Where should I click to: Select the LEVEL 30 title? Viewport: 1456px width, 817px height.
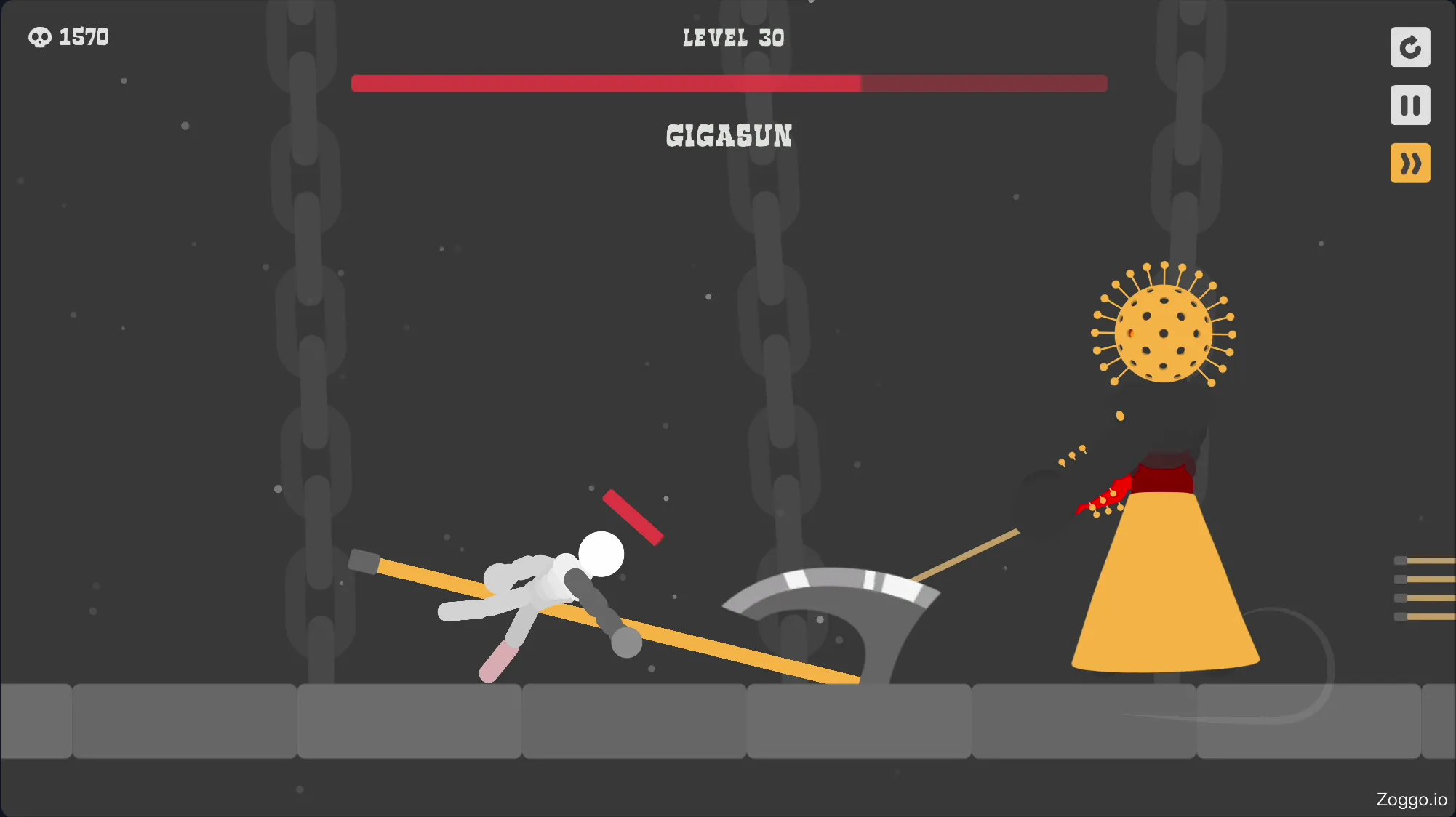point(732,37)
